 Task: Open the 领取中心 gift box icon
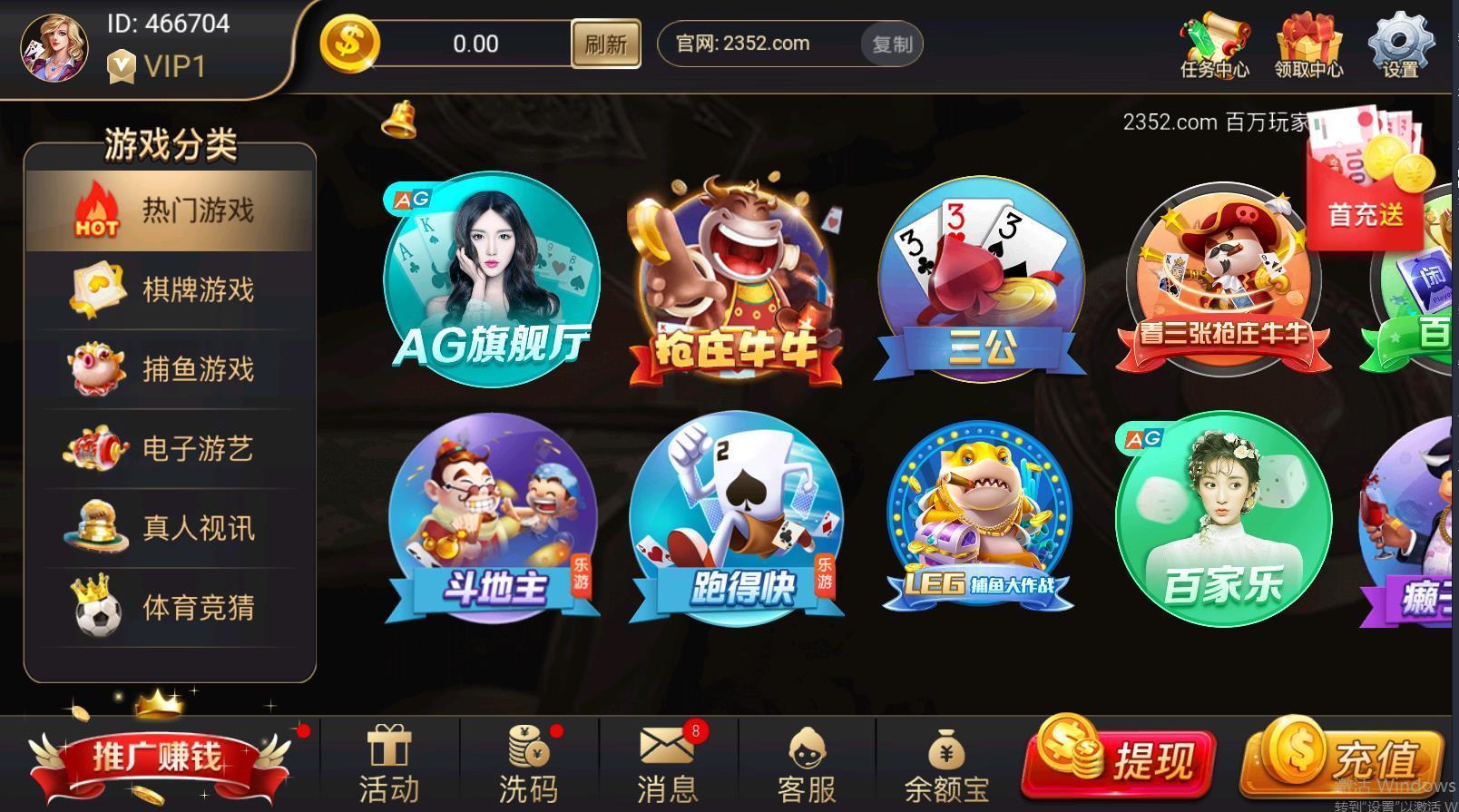click(1308, 45)
